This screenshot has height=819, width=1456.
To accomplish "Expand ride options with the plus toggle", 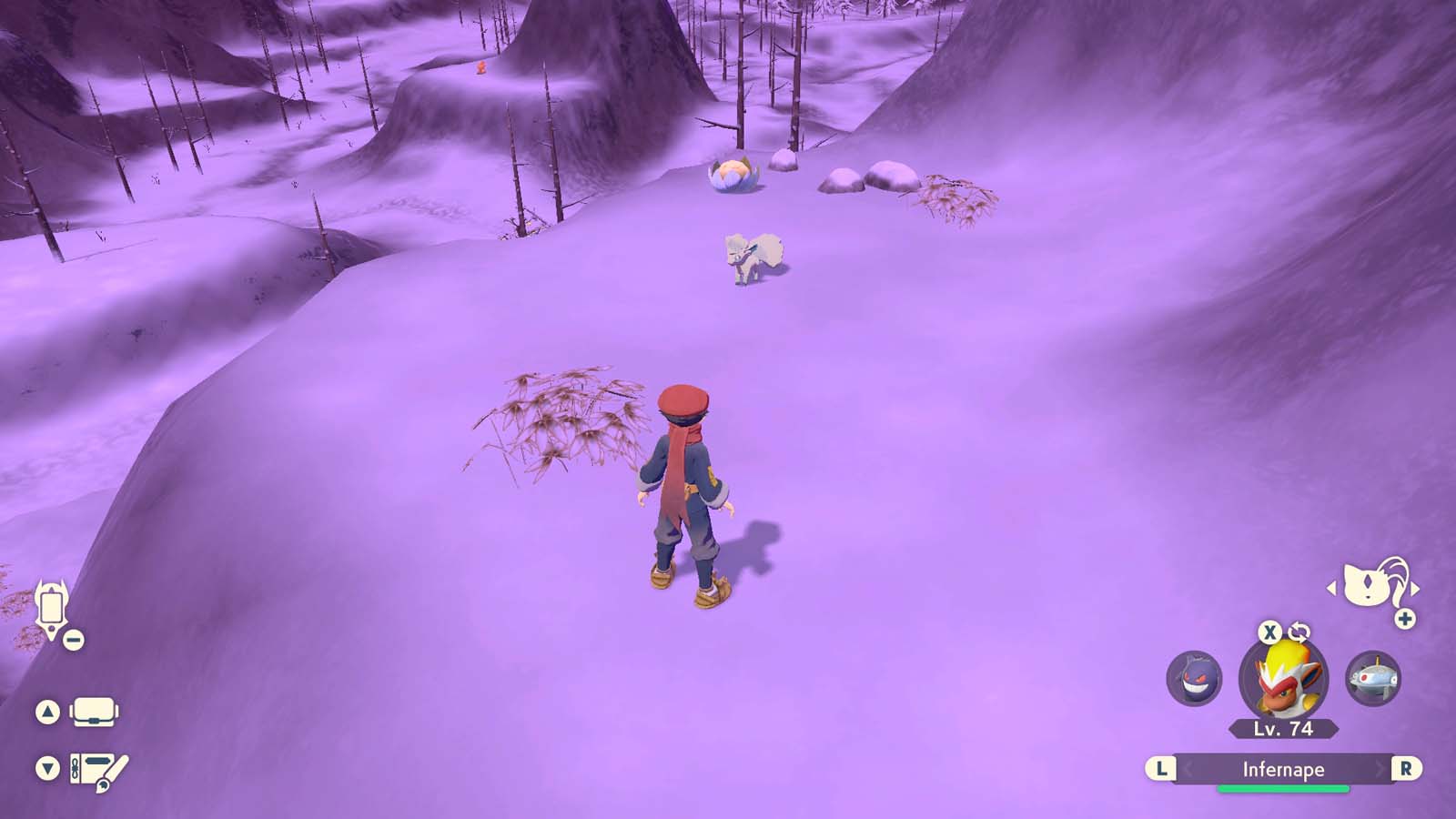I will point(1404,617).
